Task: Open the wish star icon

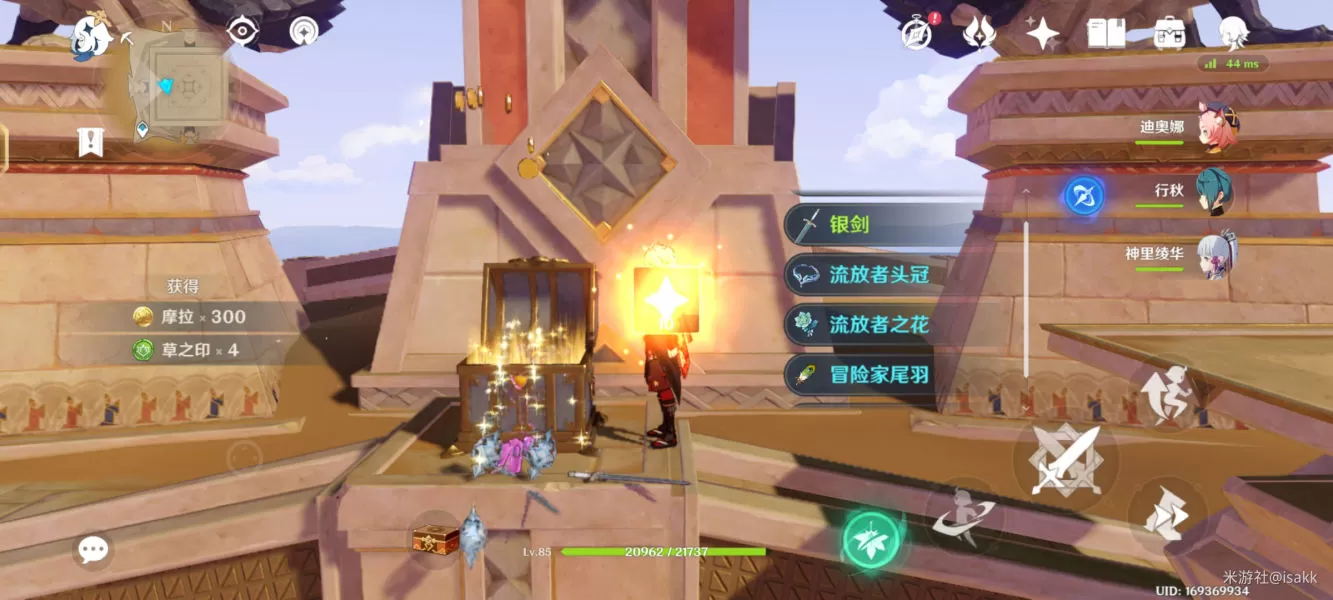Action: 1042,34
